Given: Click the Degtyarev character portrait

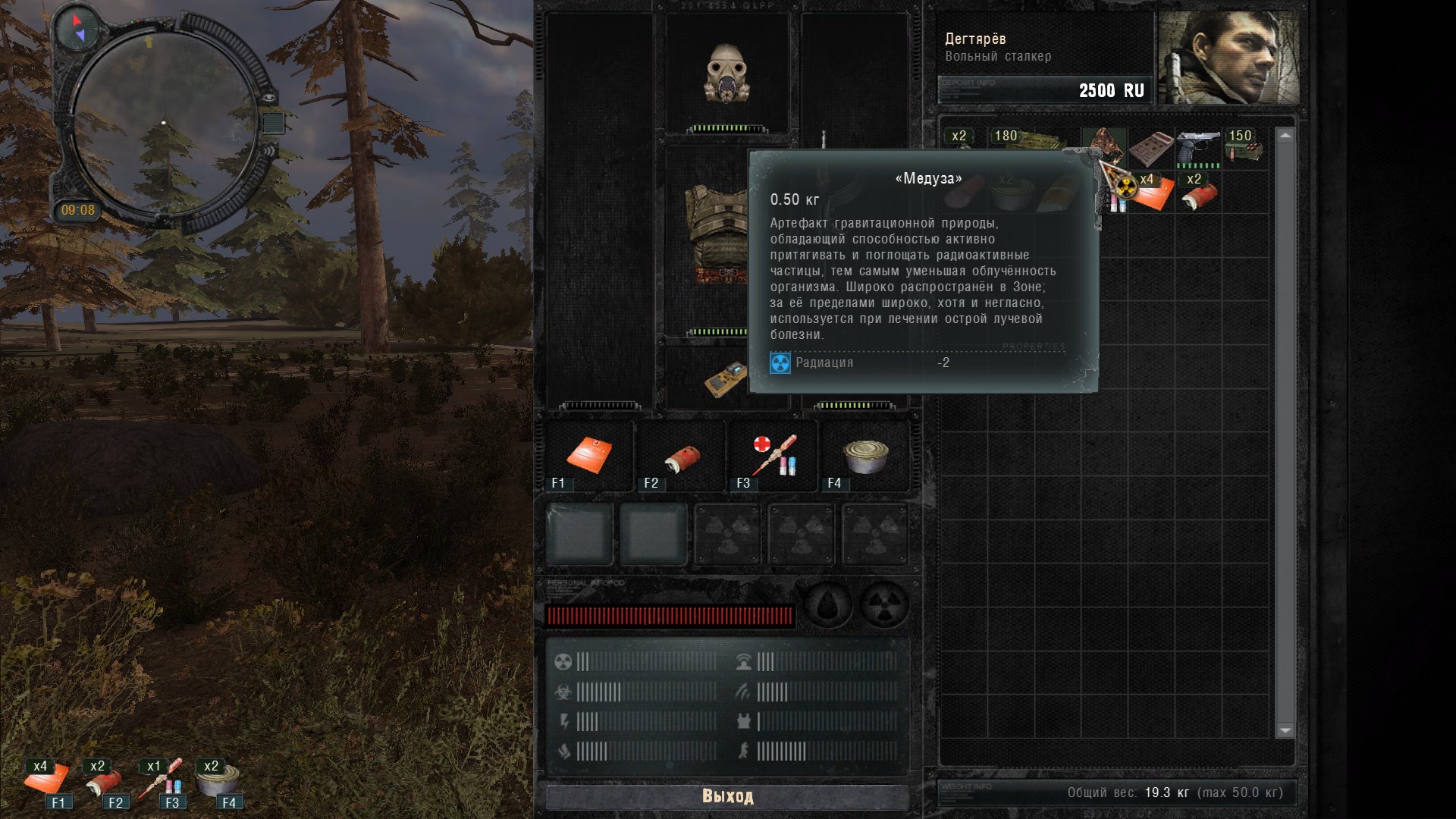Looking at the screenshot, I should click(x=1228, y=58).
